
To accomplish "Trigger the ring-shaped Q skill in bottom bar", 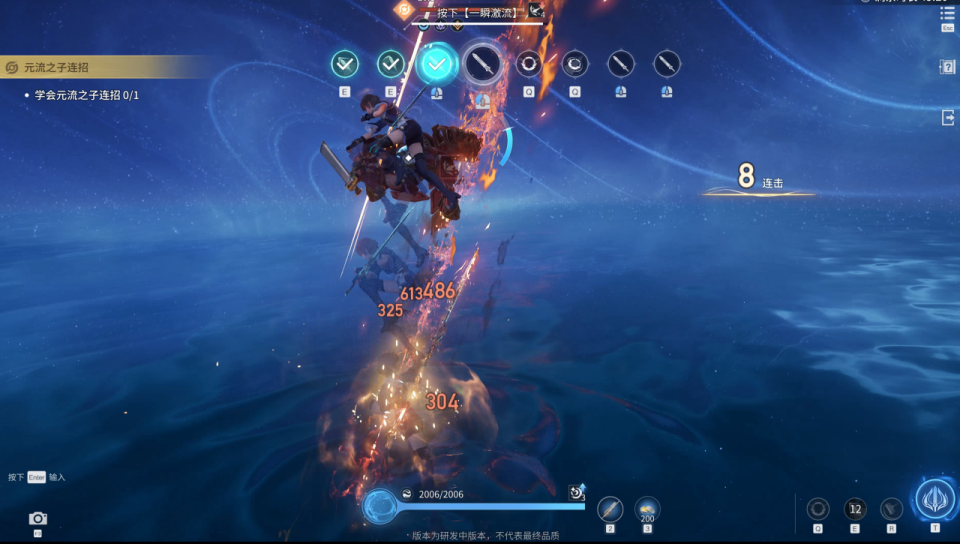I will [818, 509].
